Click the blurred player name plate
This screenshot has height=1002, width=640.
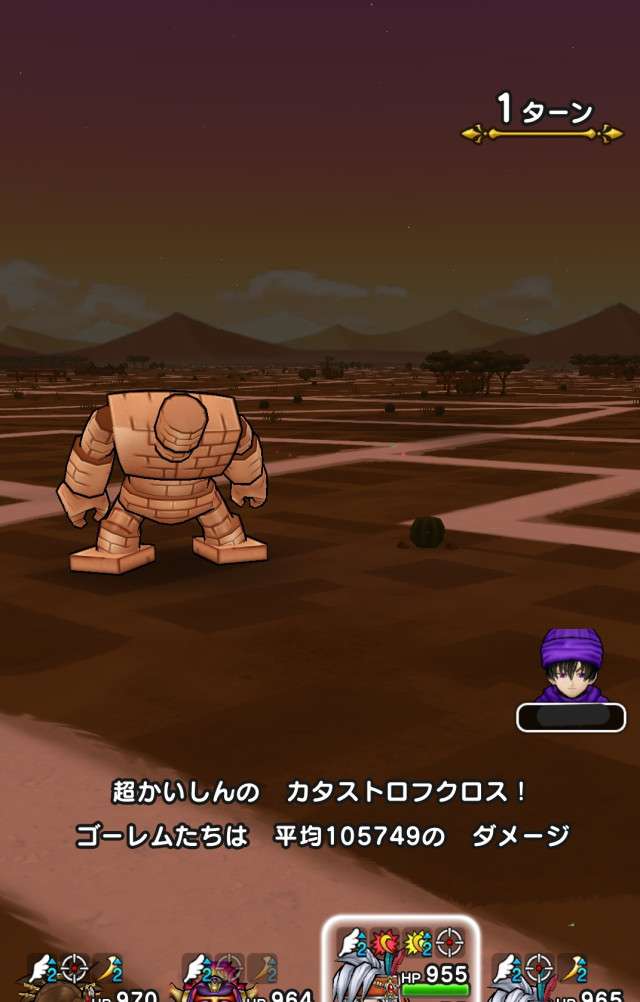[571, 717]
